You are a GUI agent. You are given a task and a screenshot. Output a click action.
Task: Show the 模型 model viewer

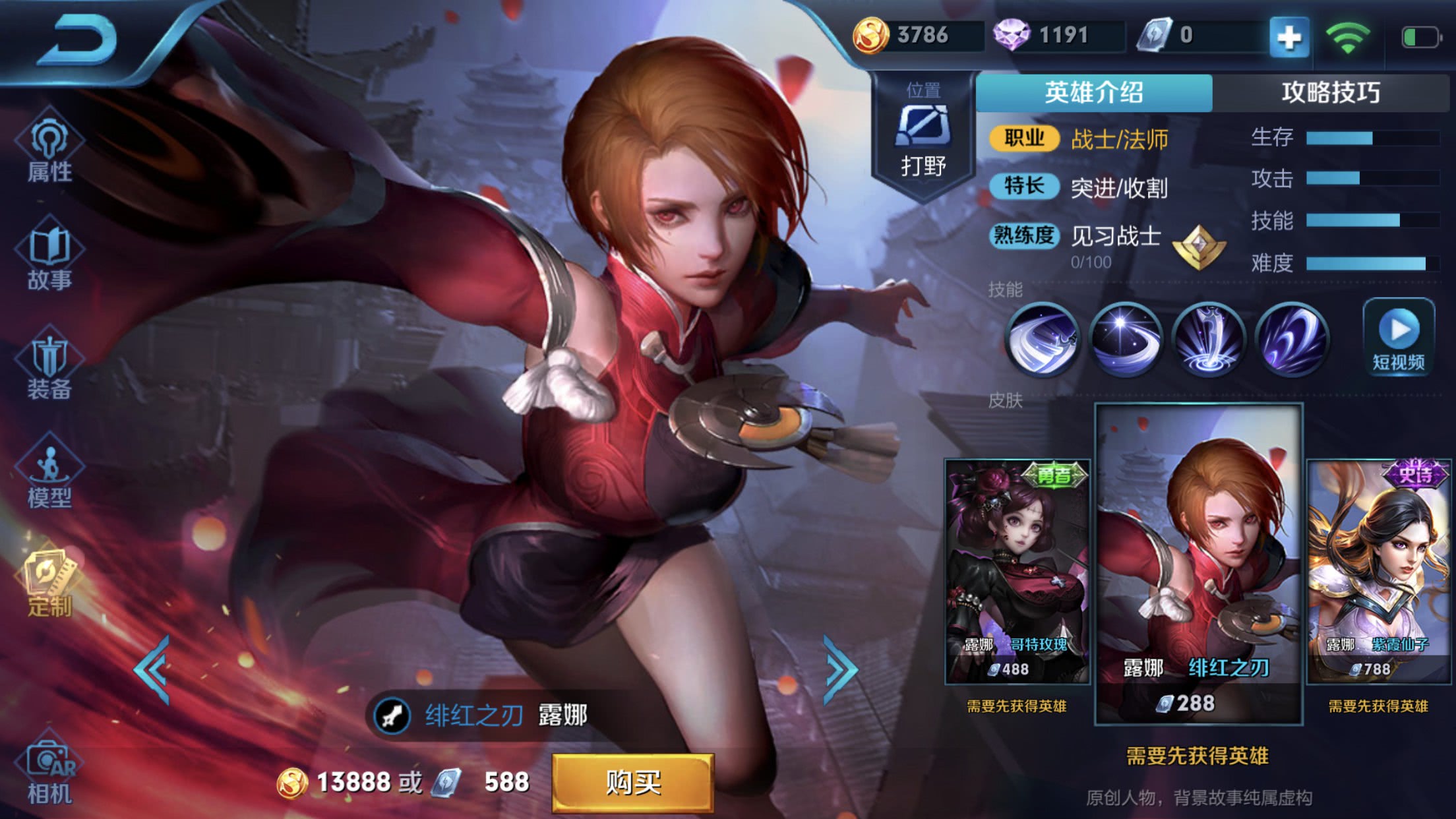coord(49,476)
